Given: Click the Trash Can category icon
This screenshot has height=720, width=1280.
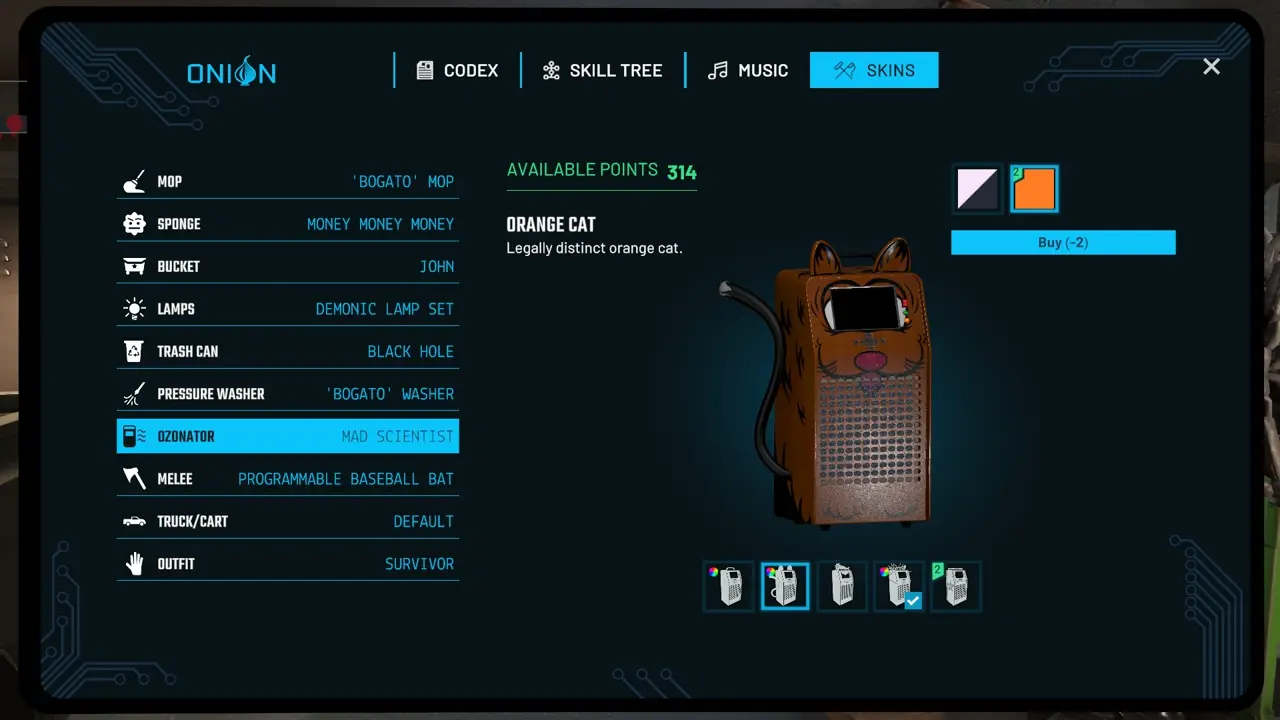Looking at the screenshot, I should pos(134,351).
